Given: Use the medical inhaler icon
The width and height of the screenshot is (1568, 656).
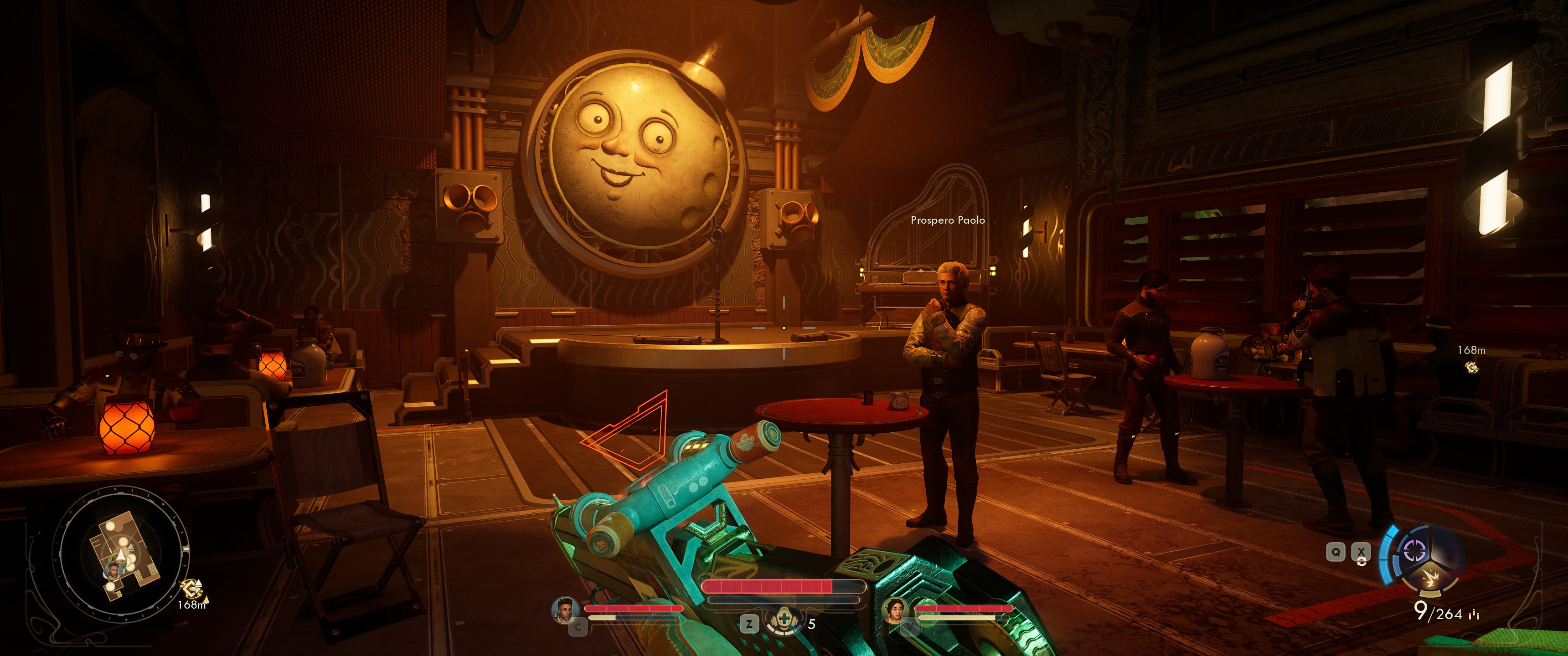Looking at the screenshot, I should [x=784, y=621].
